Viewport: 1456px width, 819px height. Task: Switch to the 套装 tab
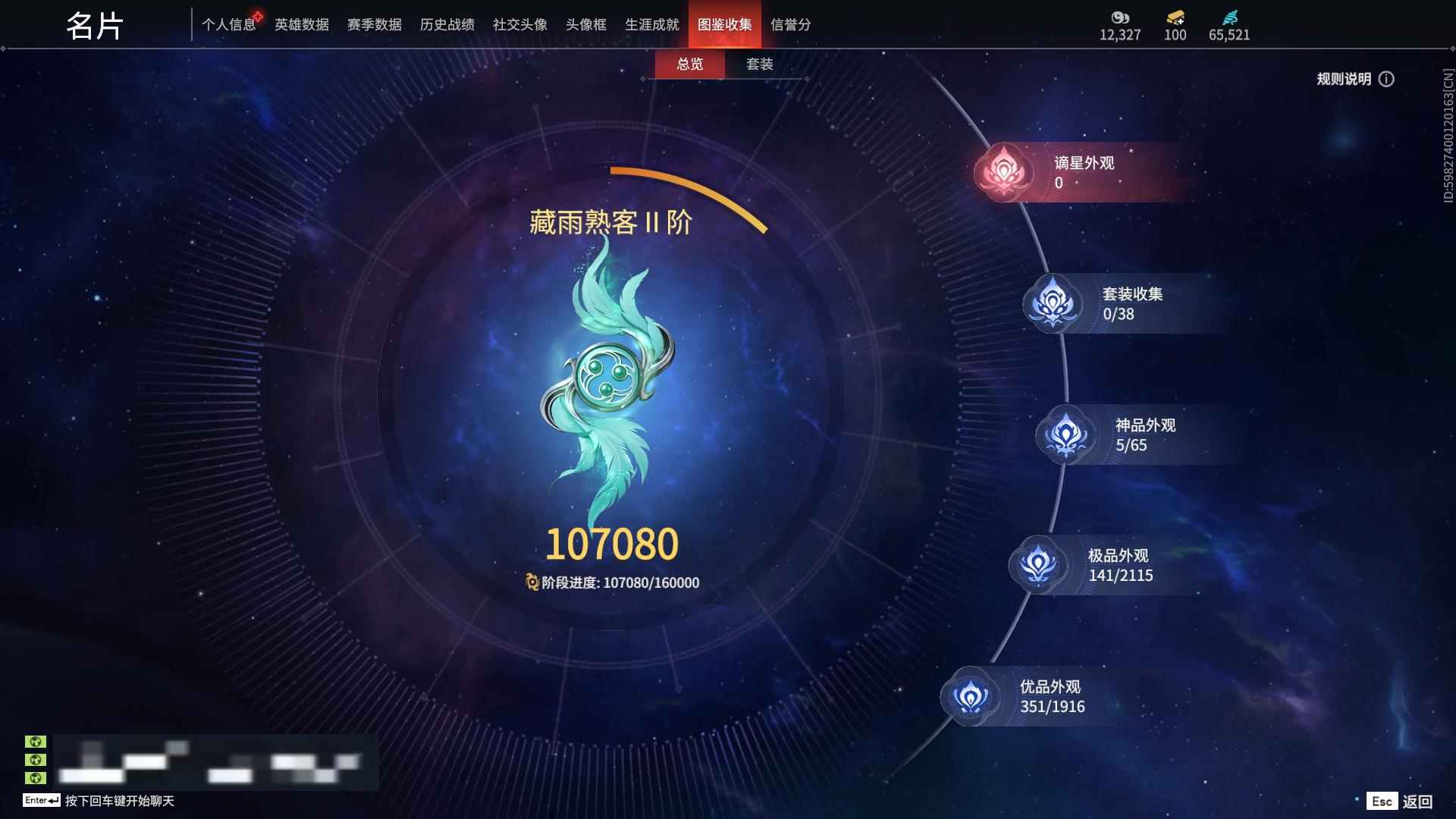(761, 65)
